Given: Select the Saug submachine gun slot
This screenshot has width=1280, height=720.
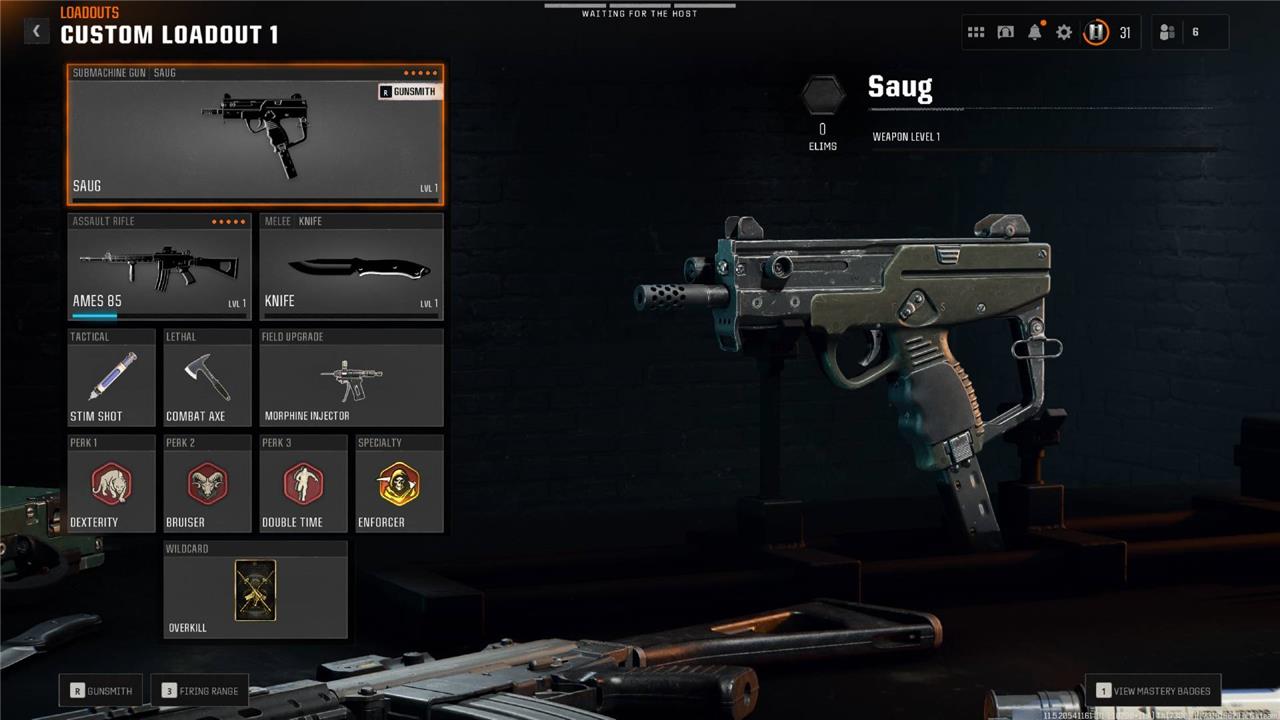Looking at the screenshot, I should click(255, 135).
